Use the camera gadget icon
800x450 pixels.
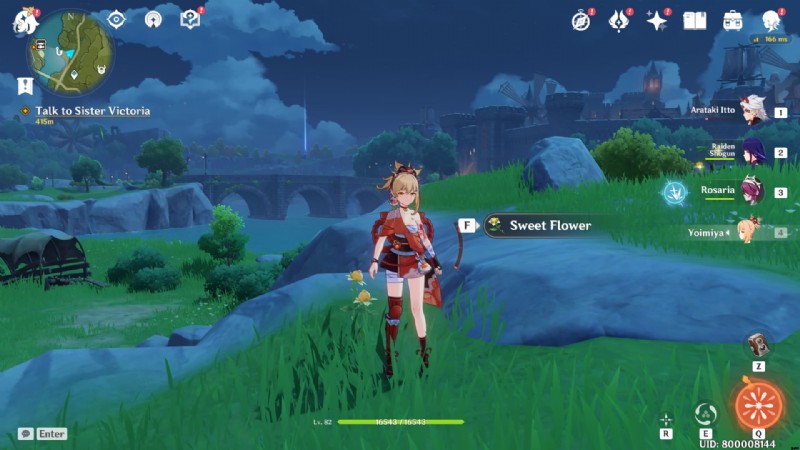(x=759, y=345)
